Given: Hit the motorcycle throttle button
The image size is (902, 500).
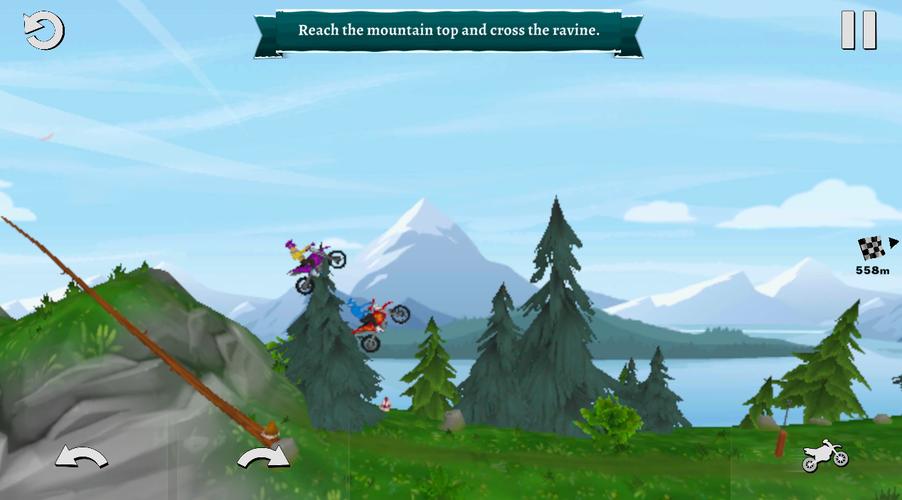Looking at the screenshot, I should tap(825, 456).
